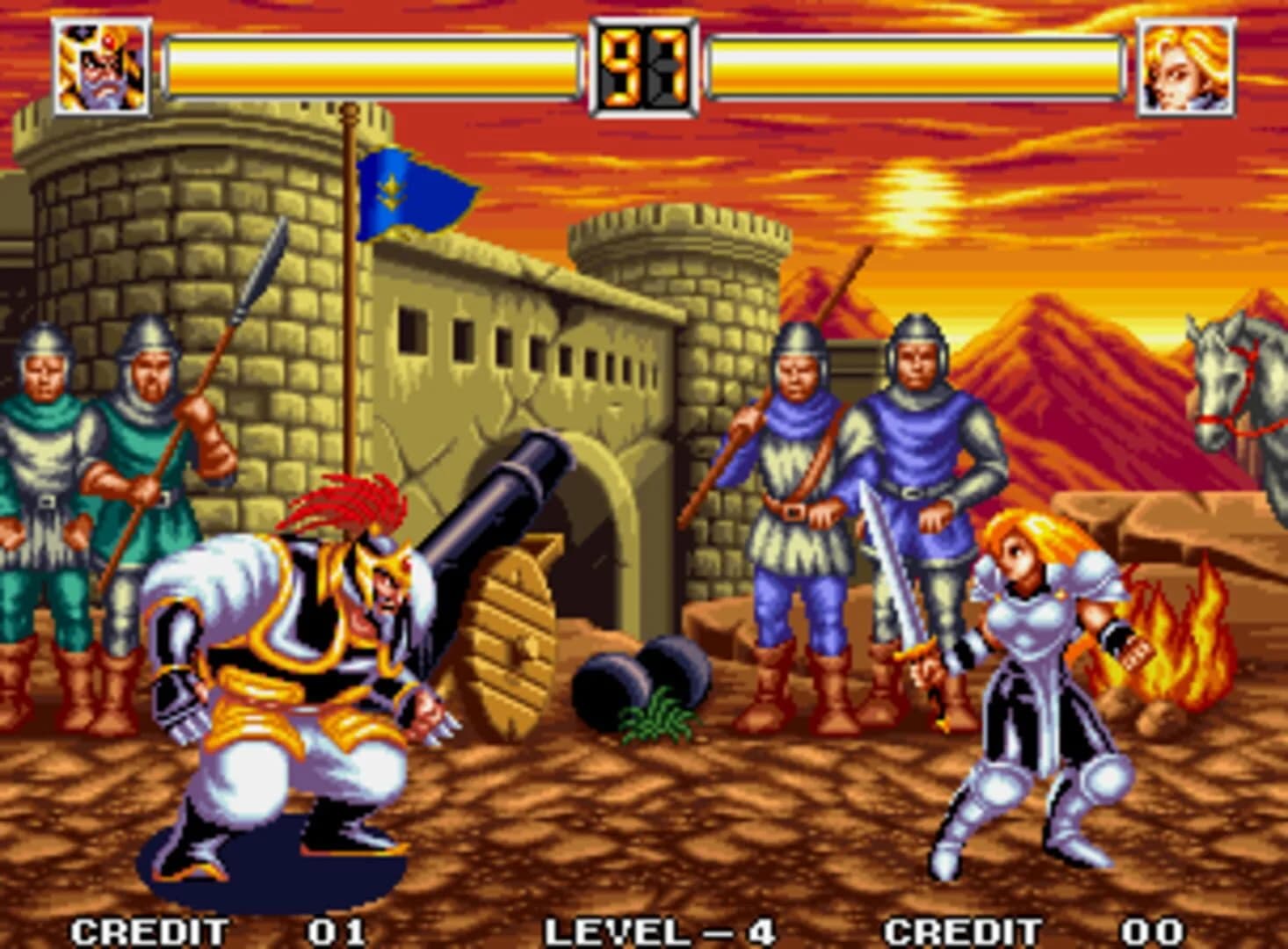Select the armored swordswoman Janne

(1037, 685)
